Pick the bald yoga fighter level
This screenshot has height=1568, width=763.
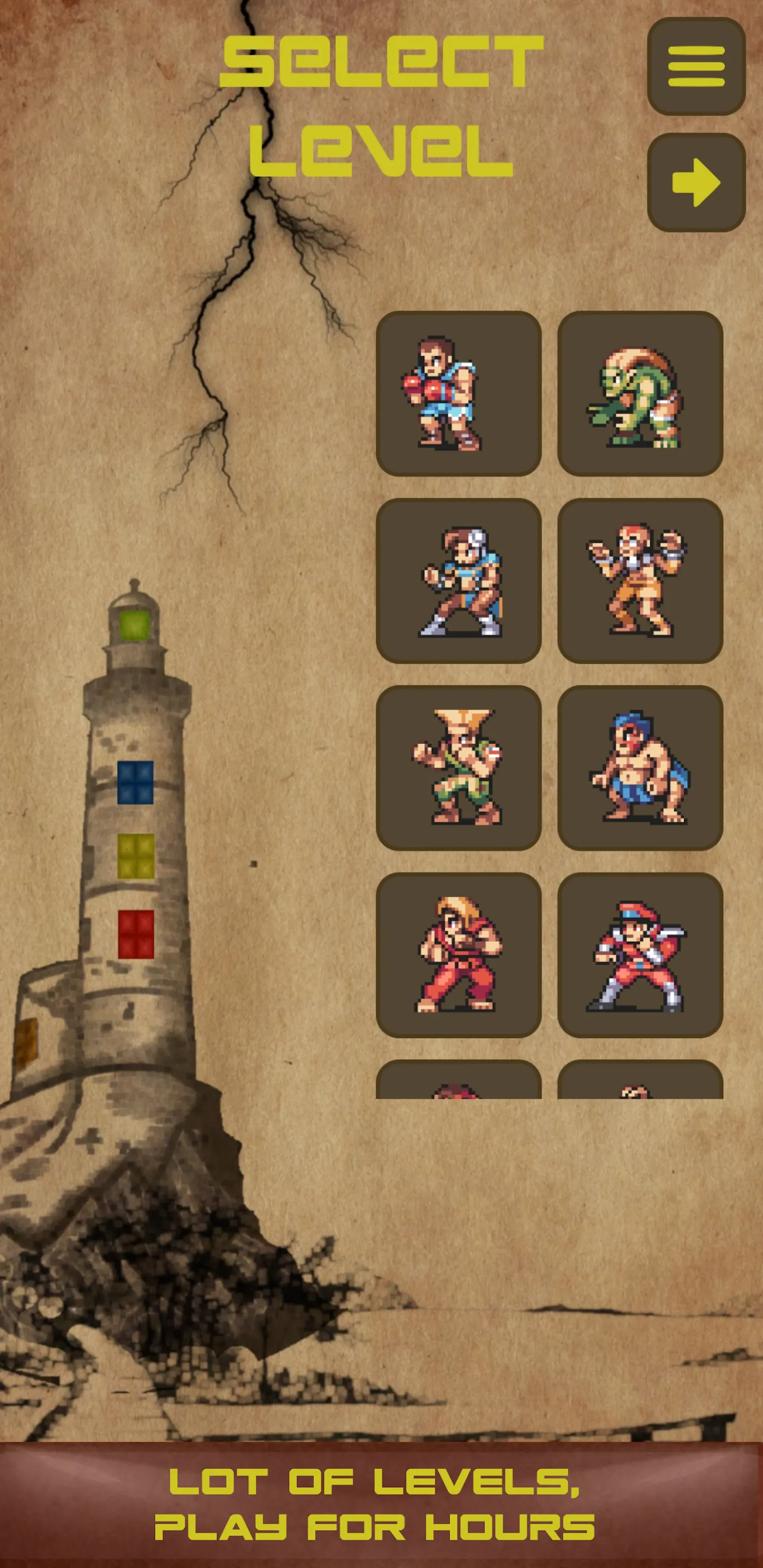640,581
